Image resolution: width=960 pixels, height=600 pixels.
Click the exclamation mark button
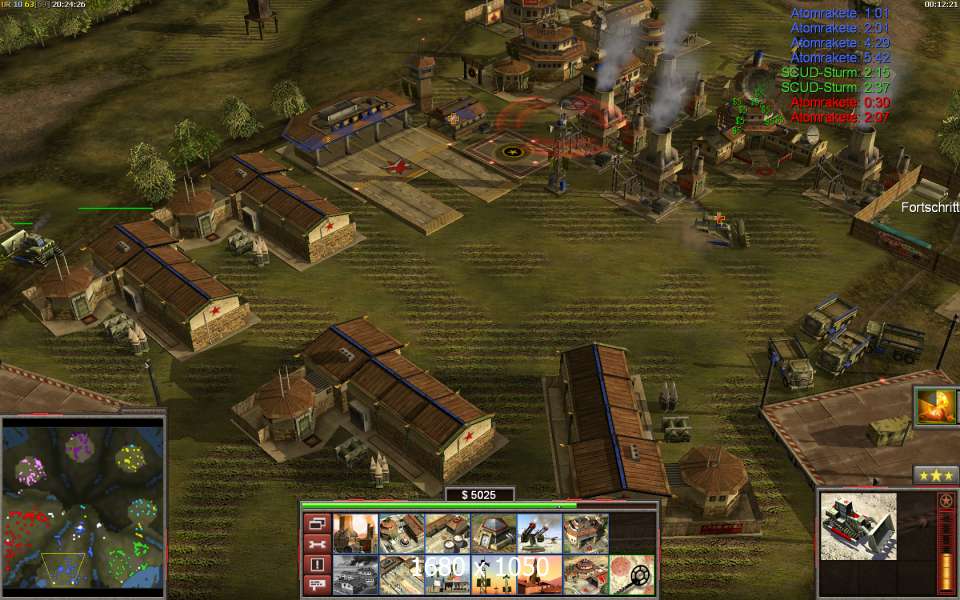point(316,565)
